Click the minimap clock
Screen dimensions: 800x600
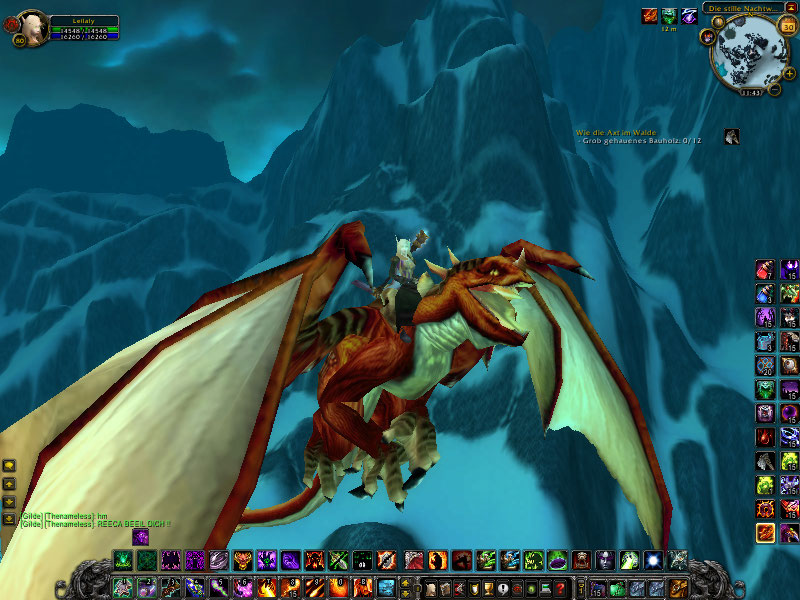point(750,92)
